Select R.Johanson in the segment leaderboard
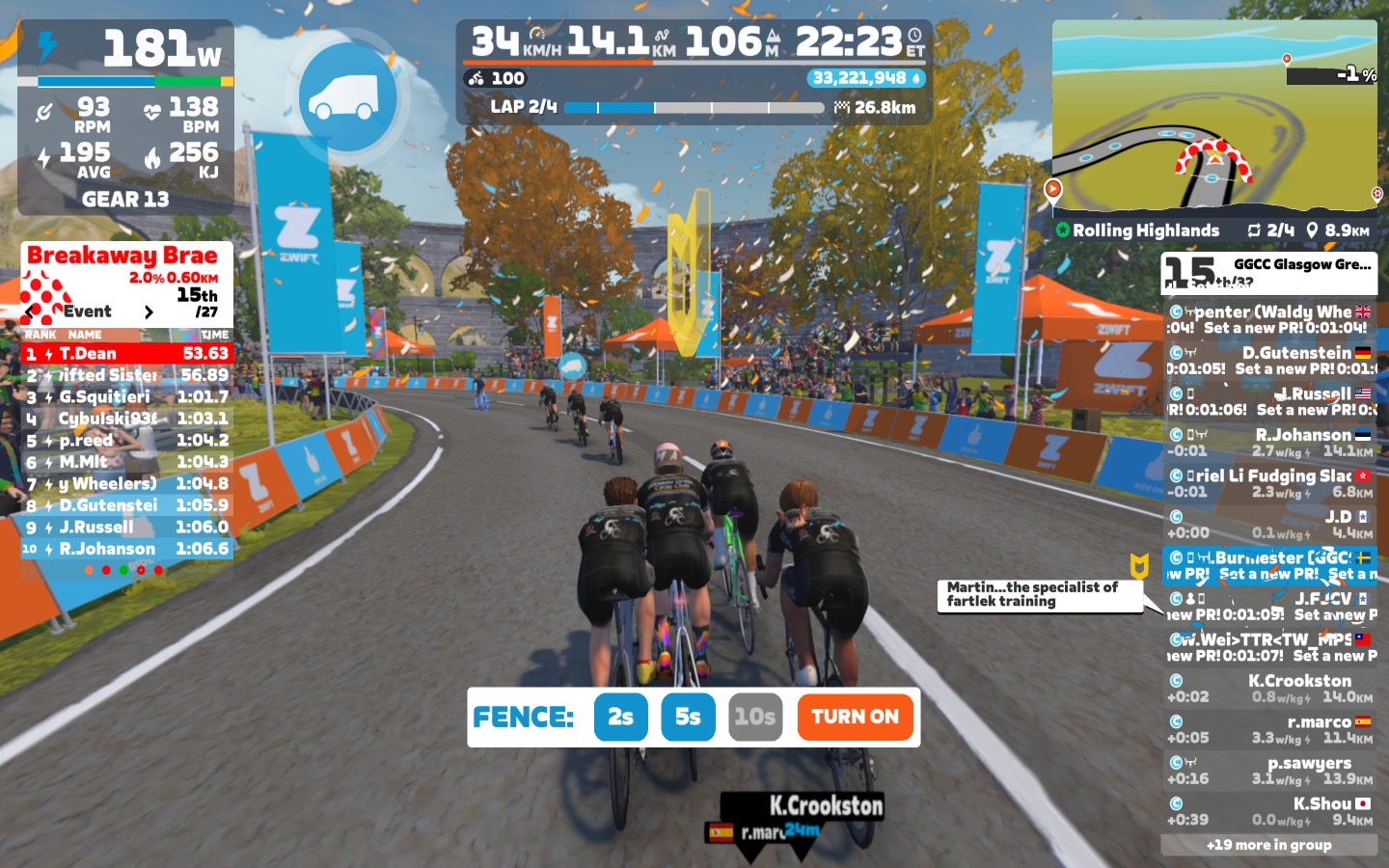This screenshot has width=1389, height=868. click(126, 549)
